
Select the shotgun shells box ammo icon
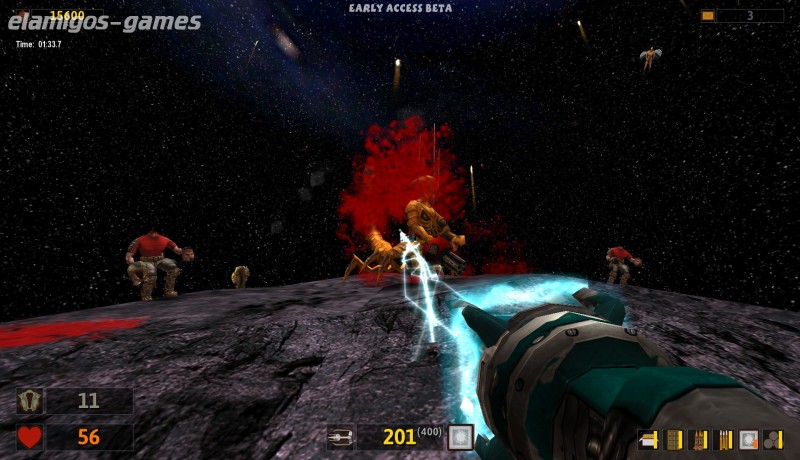648,439
